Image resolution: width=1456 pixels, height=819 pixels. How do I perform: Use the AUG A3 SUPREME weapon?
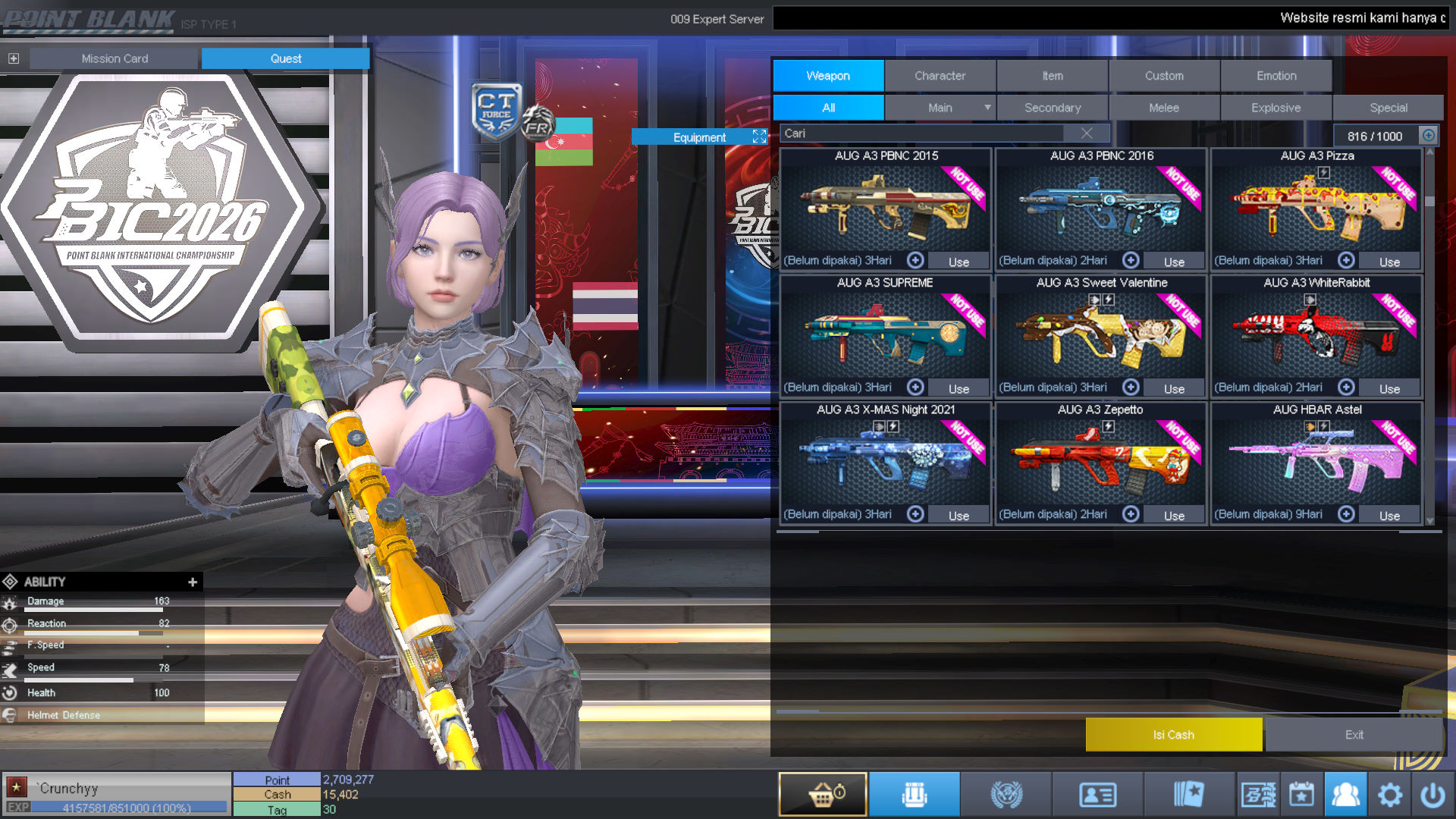pos(959,388)
